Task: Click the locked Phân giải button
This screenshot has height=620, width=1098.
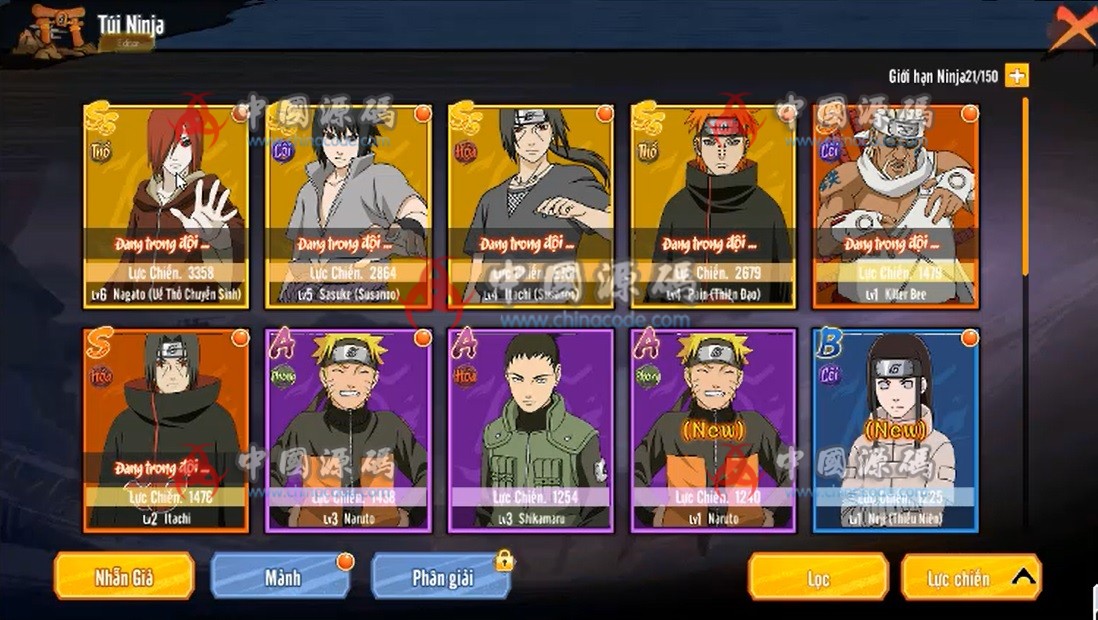Action: pyautogui.click(x=441, y=577)
